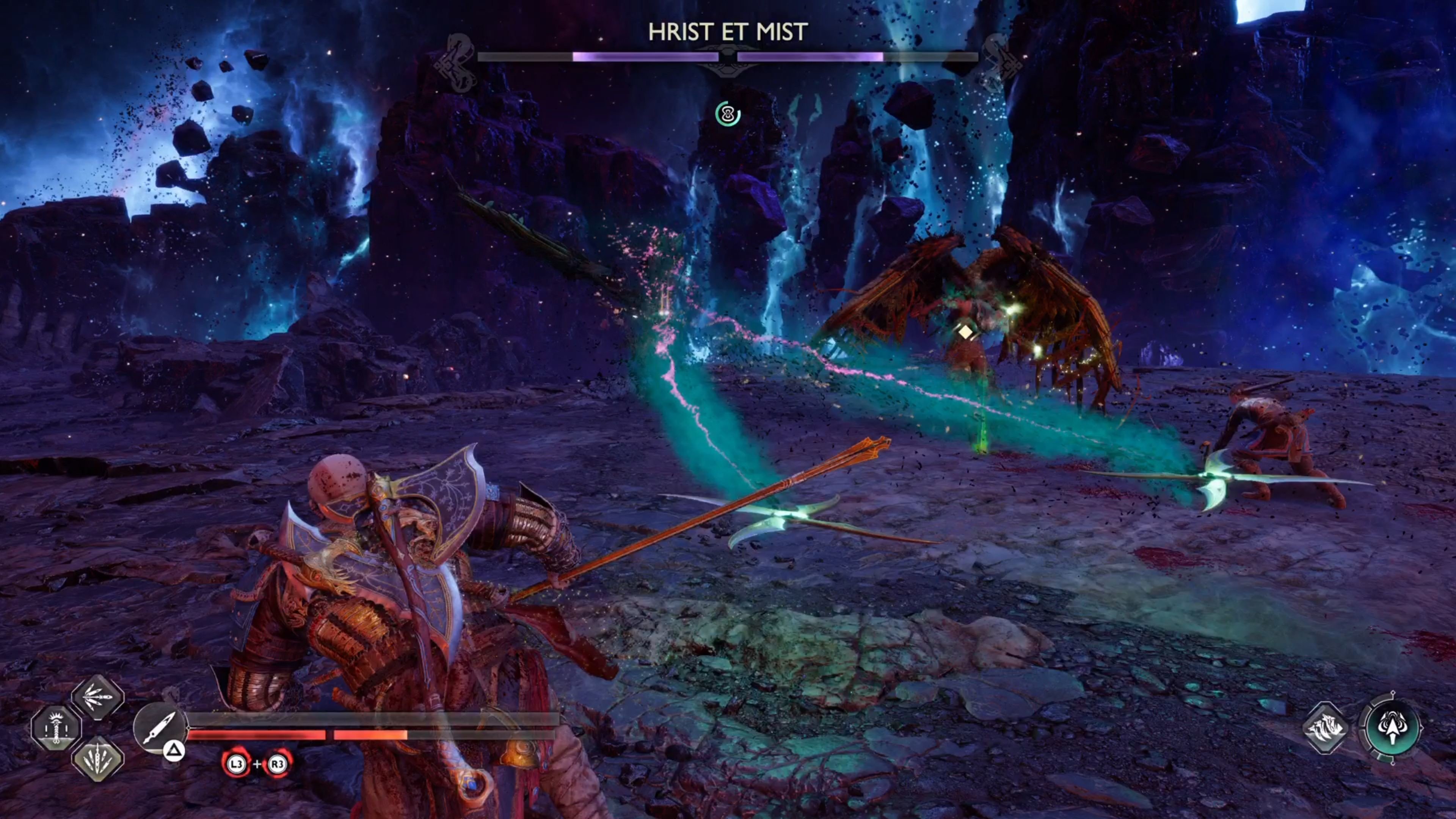
Task: Toggle the Triangle weapon-swap prompt
Action: (x=174, y=752)
